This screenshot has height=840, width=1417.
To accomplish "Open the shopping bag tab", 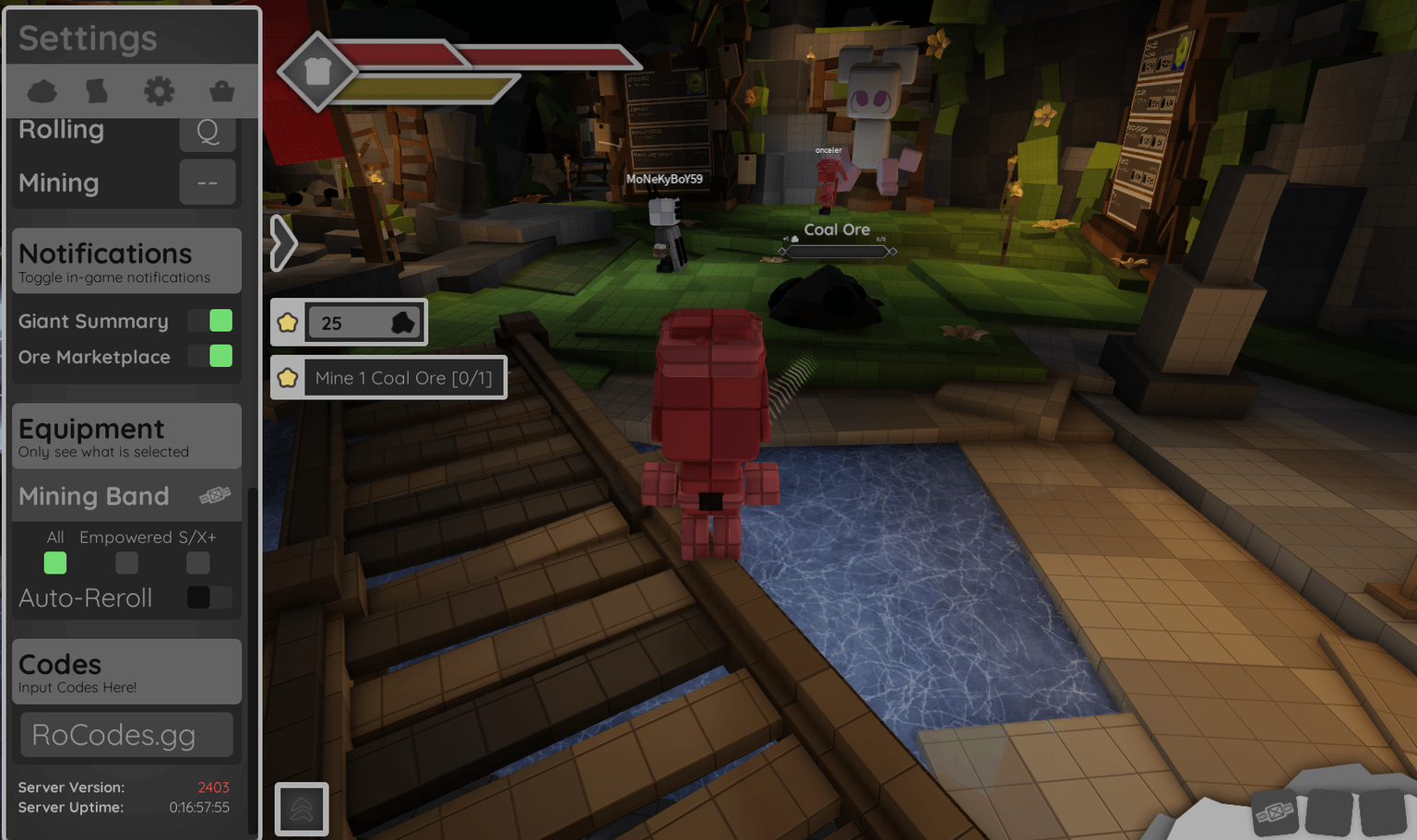I will click(x=221, y=91).
